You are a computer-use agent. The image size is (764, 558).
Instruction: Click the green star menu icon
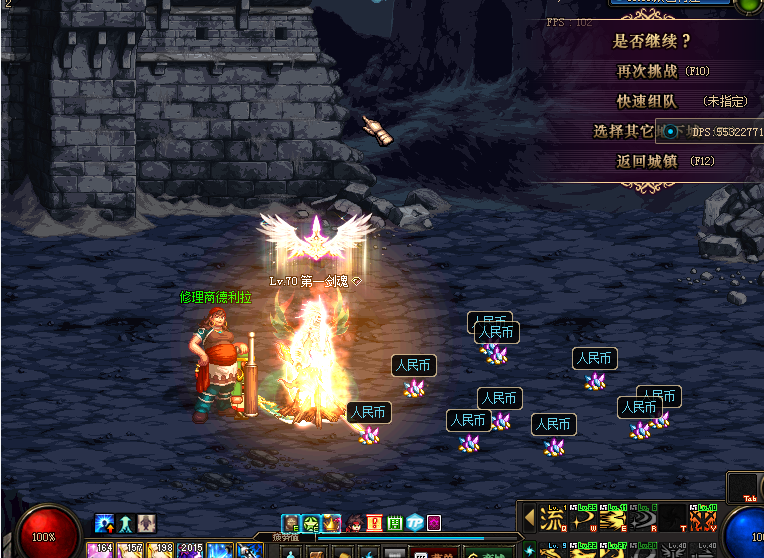[x=311, y=522]
